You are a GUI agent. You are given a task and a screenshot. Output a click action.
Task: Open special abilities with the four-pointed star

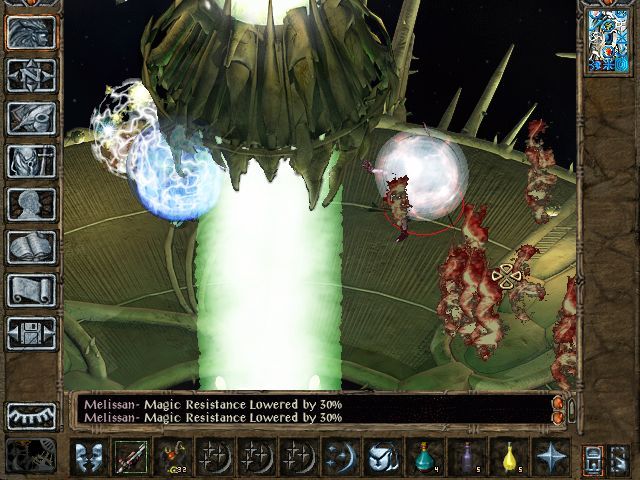pos(550,458)
